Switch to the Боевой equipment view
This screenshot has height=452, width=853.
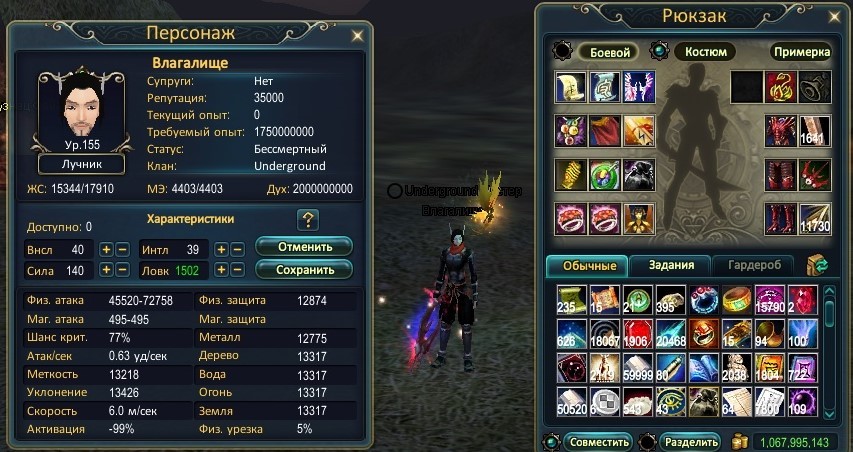coord(608,52)
